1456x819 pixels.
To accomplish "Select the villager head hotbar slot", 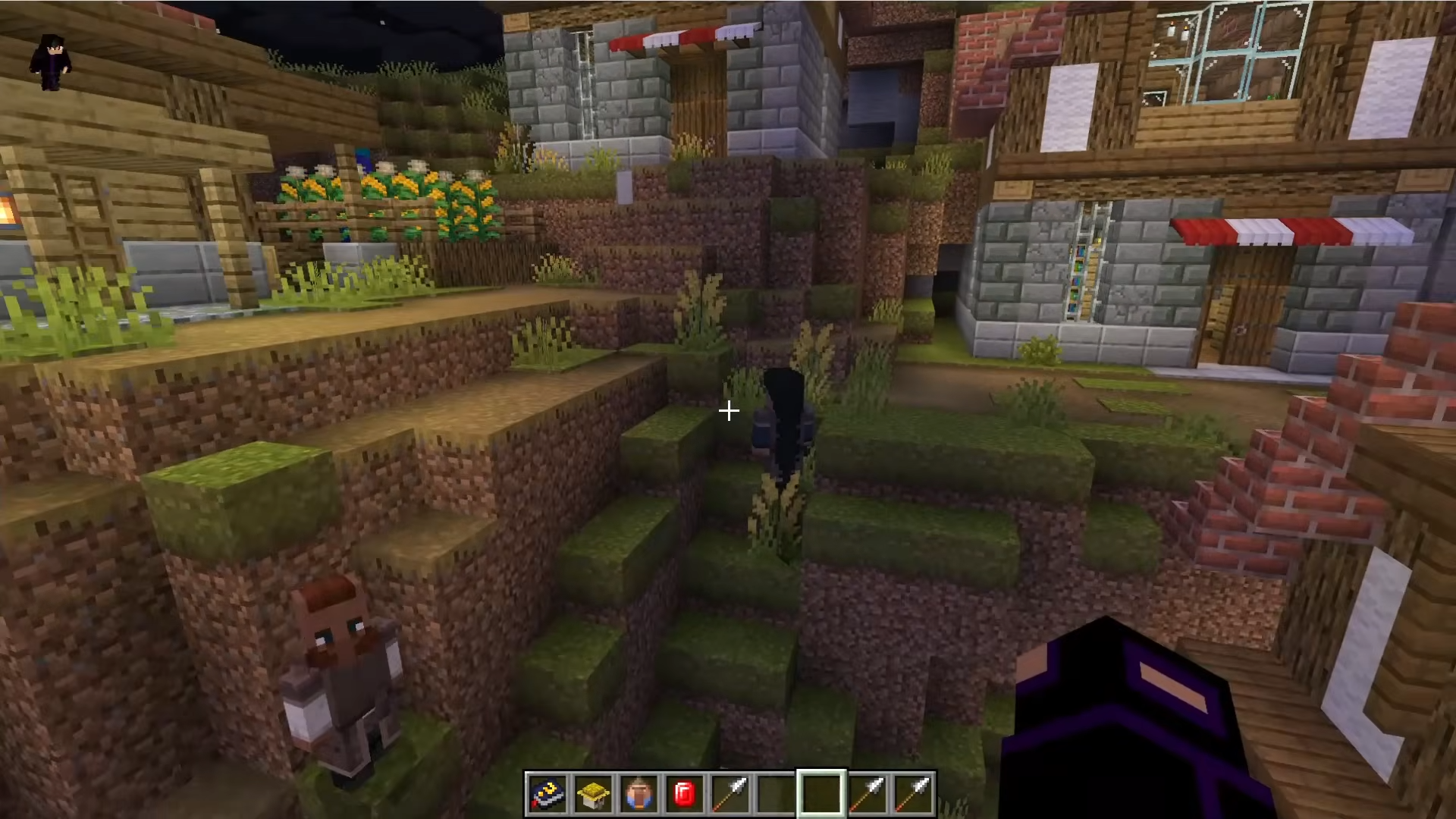I will point(639,794).
